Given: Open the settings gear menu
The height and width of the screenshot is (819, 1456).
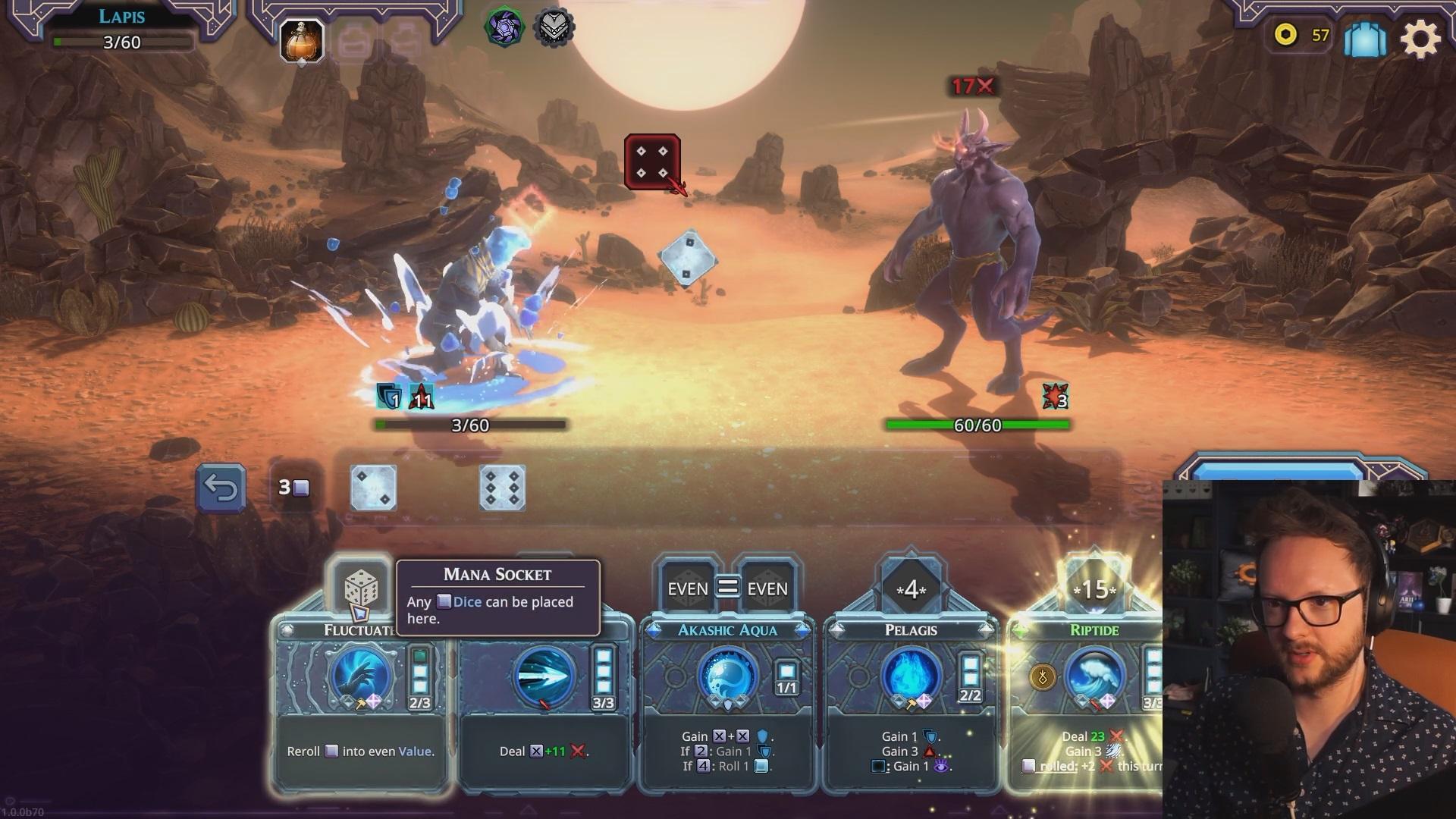Looking at the screenshot, I should 1420,38.
